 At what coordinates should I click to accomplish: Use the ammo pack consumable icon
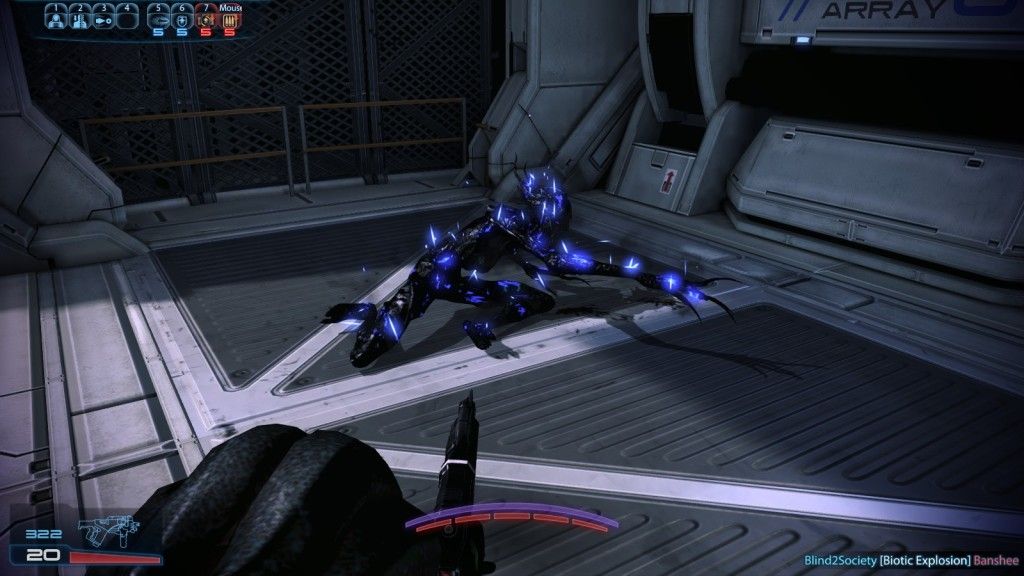[229, 18]
